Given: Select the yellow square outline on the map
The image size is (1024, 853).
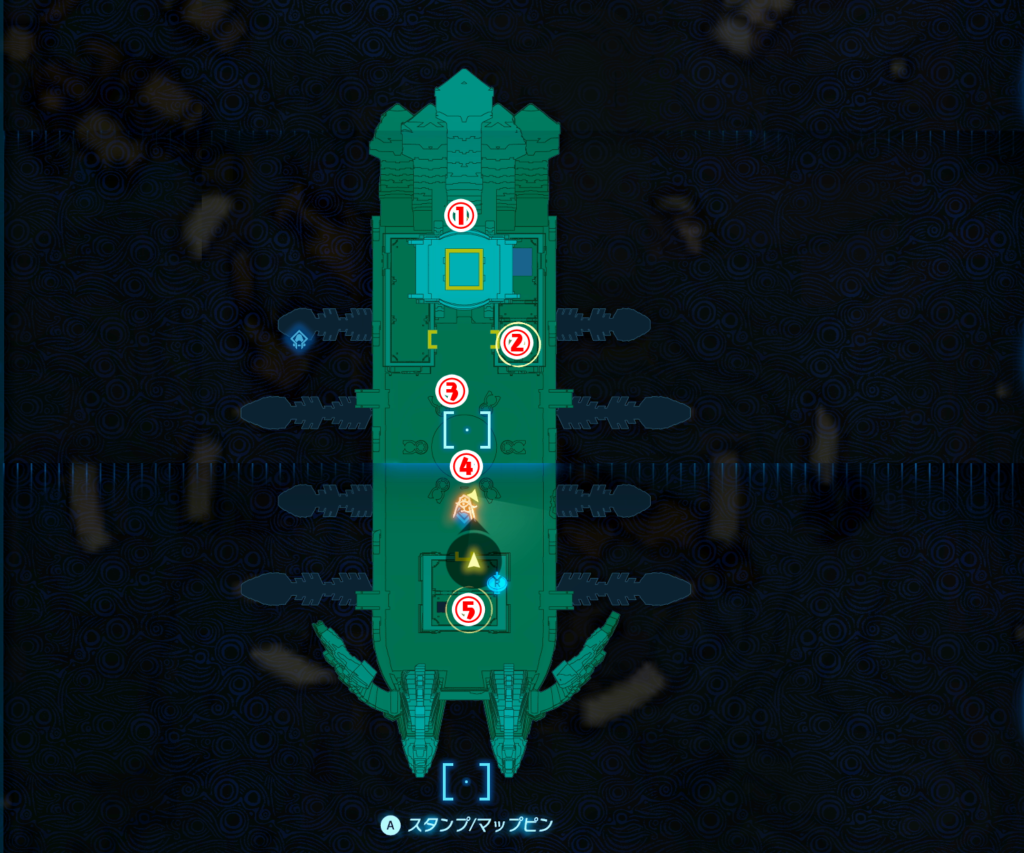Looking at the screenshot, I should 464,269.
